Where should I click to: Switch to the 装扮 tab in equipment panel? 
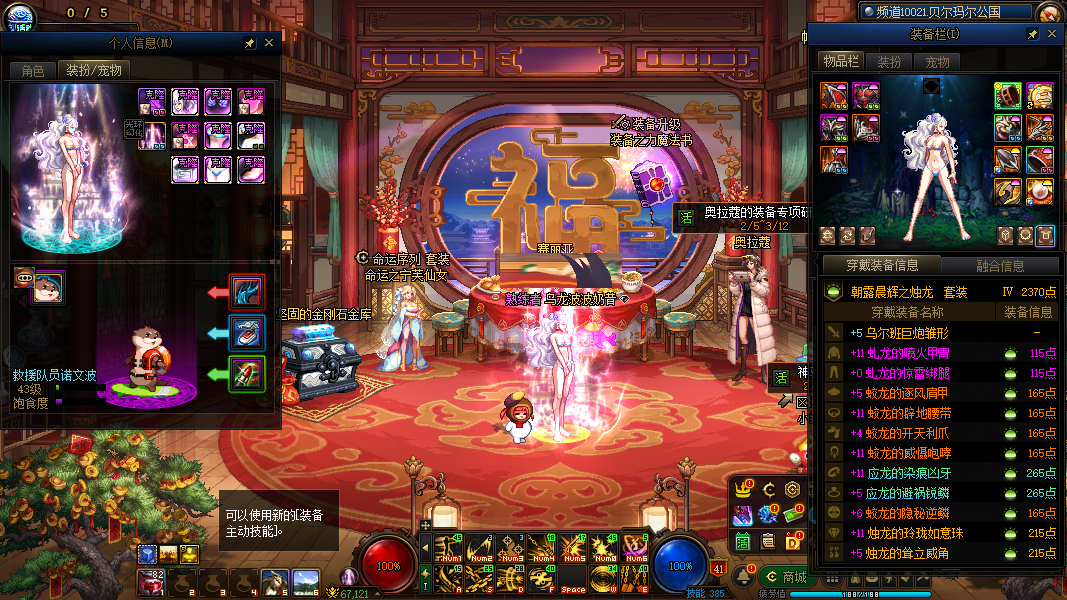[889, 61]
